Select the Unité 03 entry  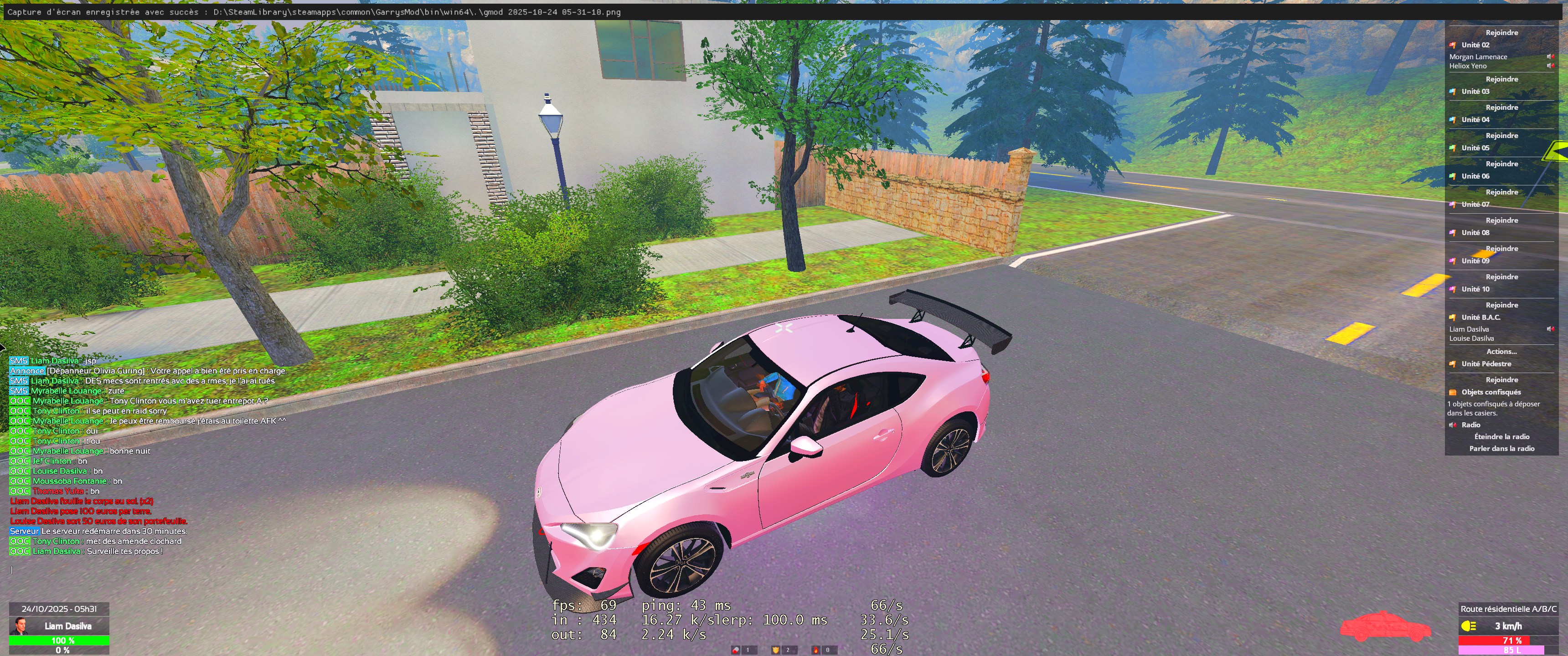tap(1475, 92)
